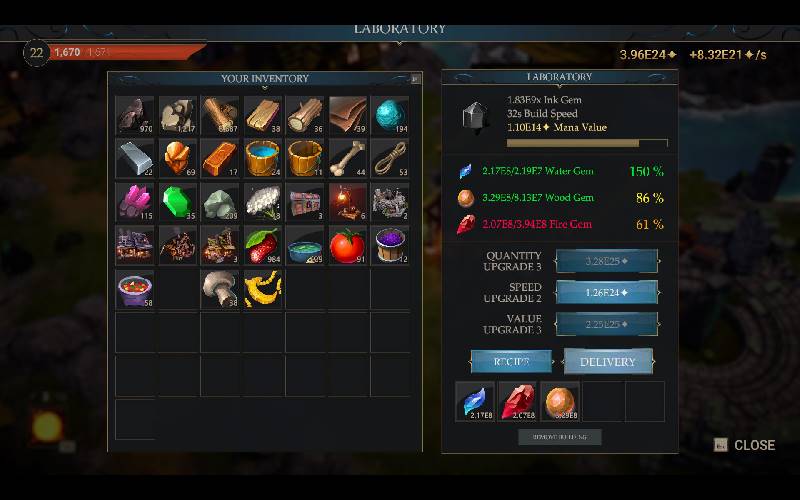This screenshot has width=800, height=500.
Task: Select the green emerald inventory slot
Action: click(178, 201)
